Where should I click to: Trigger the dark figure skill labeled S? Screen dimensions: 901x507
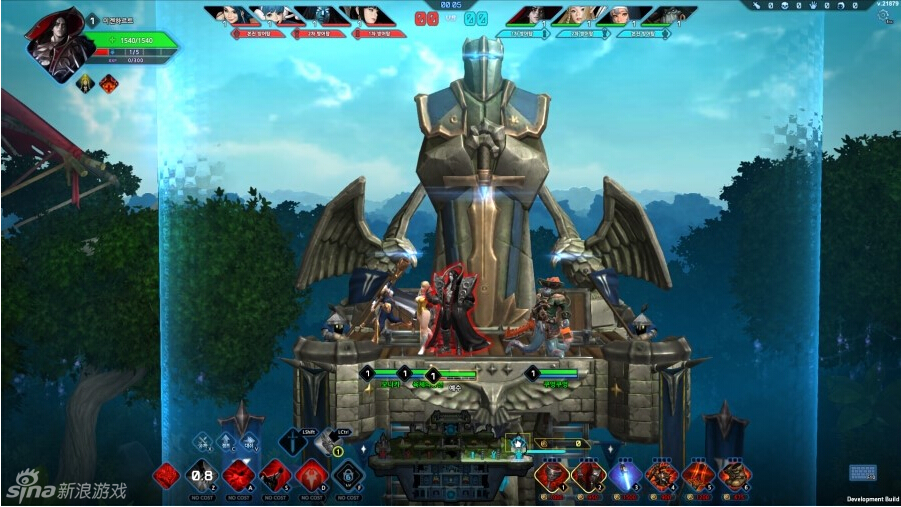[x=275, y=475]
